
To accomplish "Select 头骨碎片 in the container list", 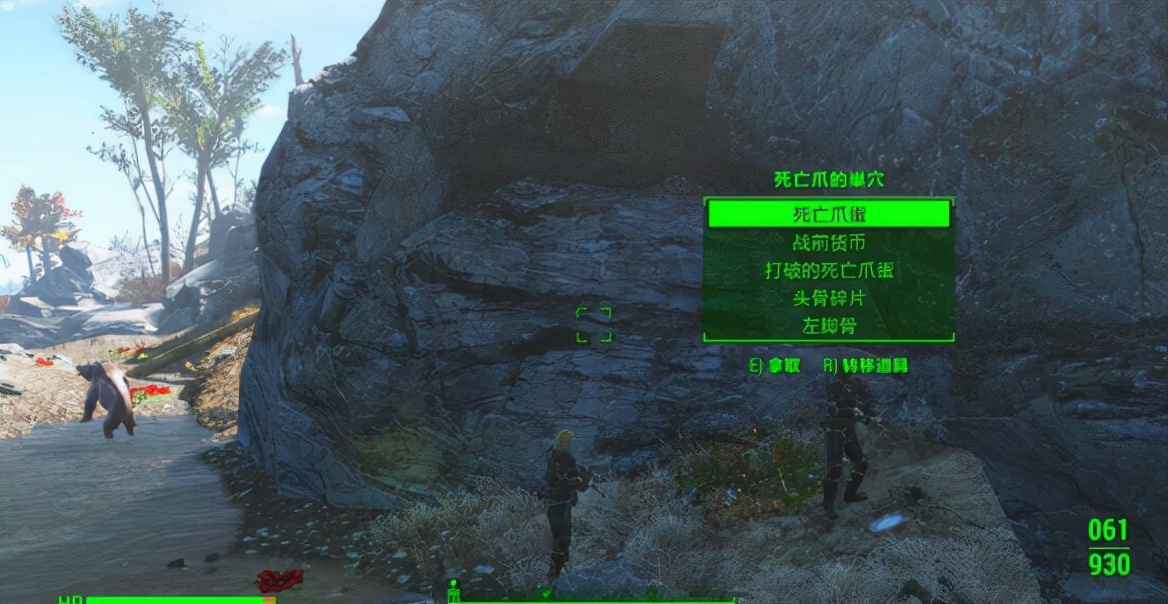I will coord(828,298).
